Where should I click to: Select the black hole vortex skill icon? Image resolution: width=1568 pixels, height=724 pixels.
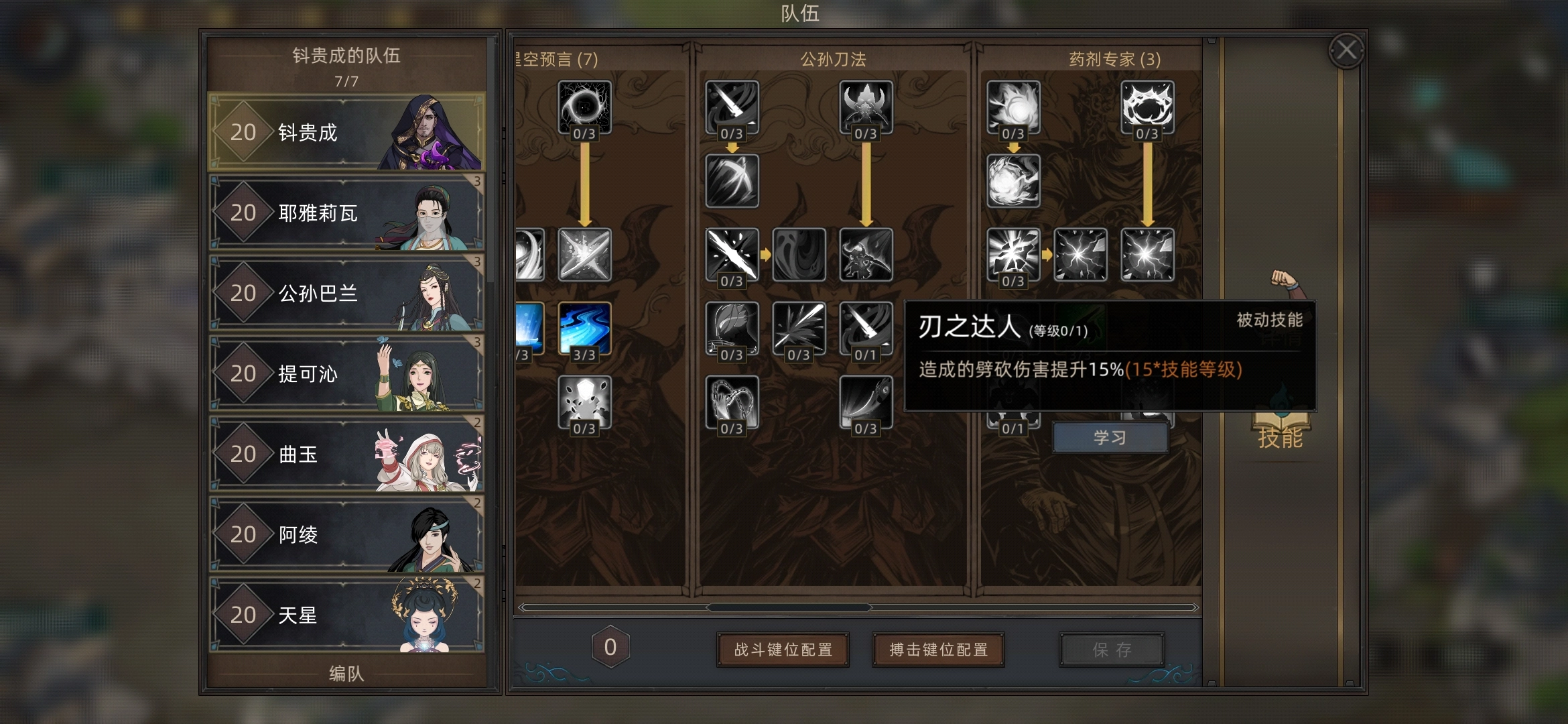[584, 107]
